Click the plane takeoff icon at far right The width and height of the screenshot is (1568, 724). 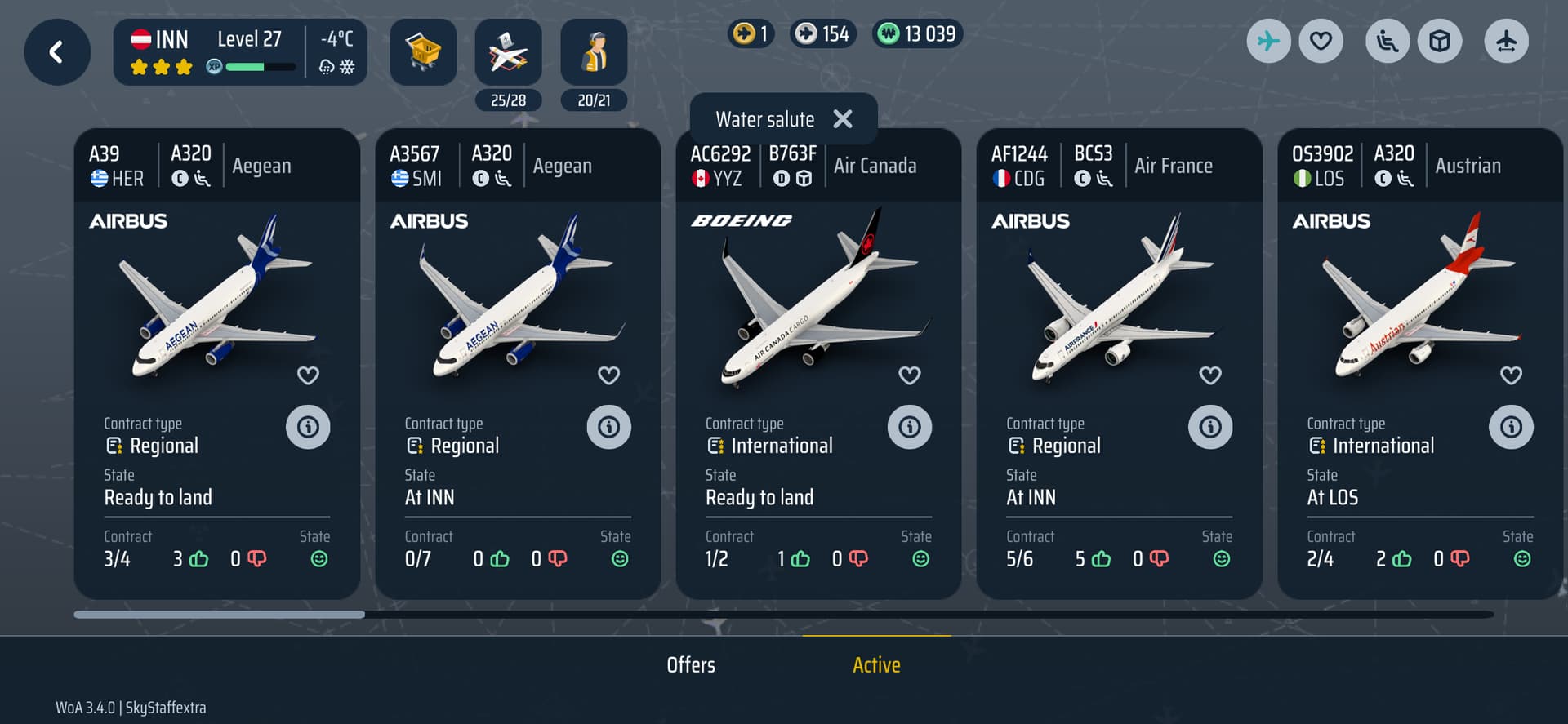click(x=1506, y=41)
